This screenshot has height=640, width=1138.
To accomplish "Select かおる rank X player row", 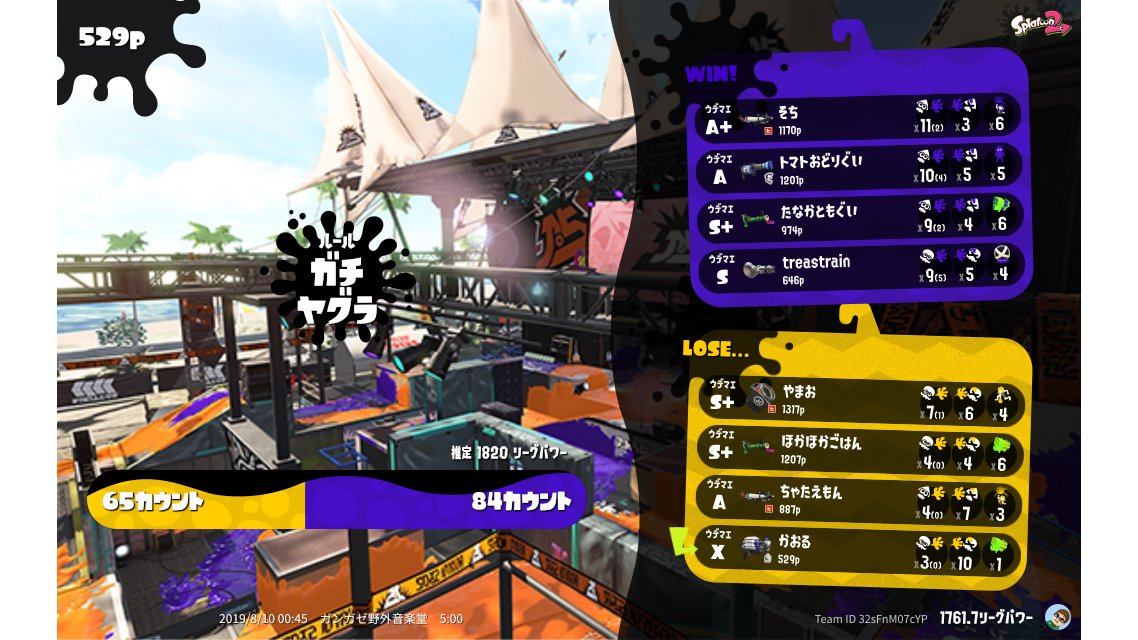I will [860, 549].
